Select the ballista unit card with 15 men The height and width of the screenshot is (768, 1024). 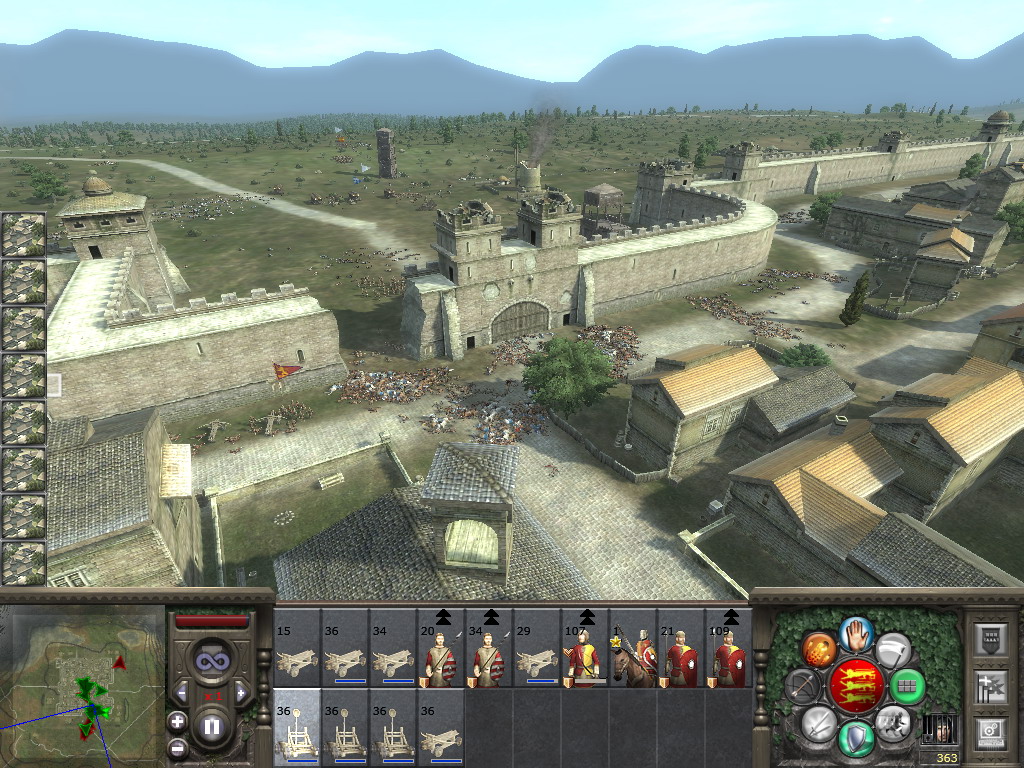point(297,649)
